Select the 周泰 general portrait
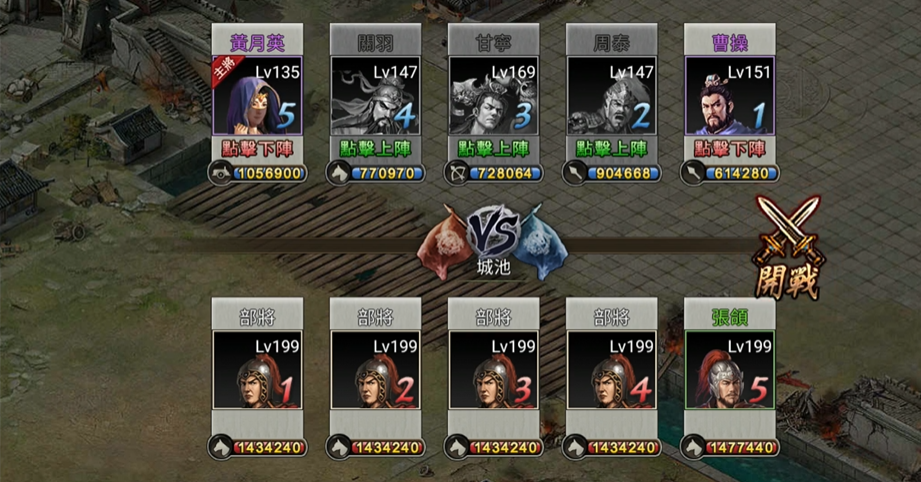 pyautogui.click(x=611, y=97)
